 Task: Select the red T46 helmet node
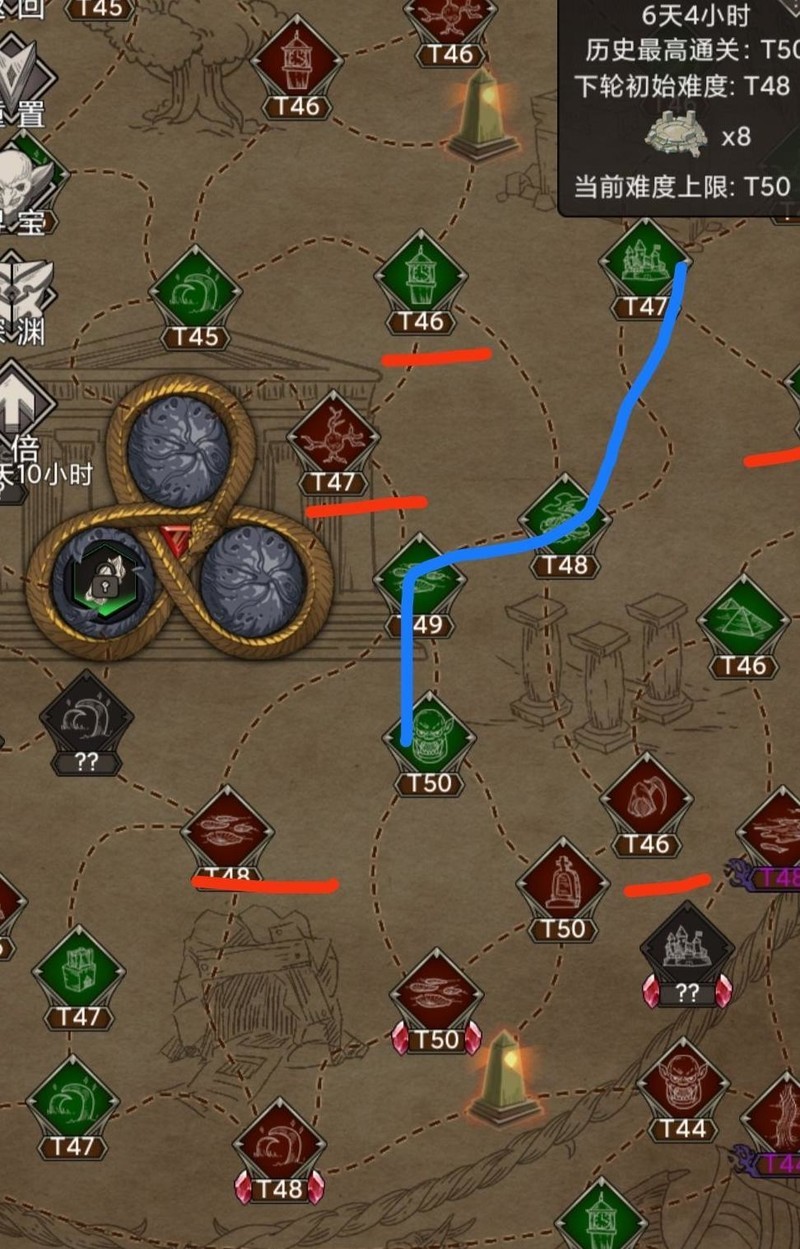(x=646, y=801)
